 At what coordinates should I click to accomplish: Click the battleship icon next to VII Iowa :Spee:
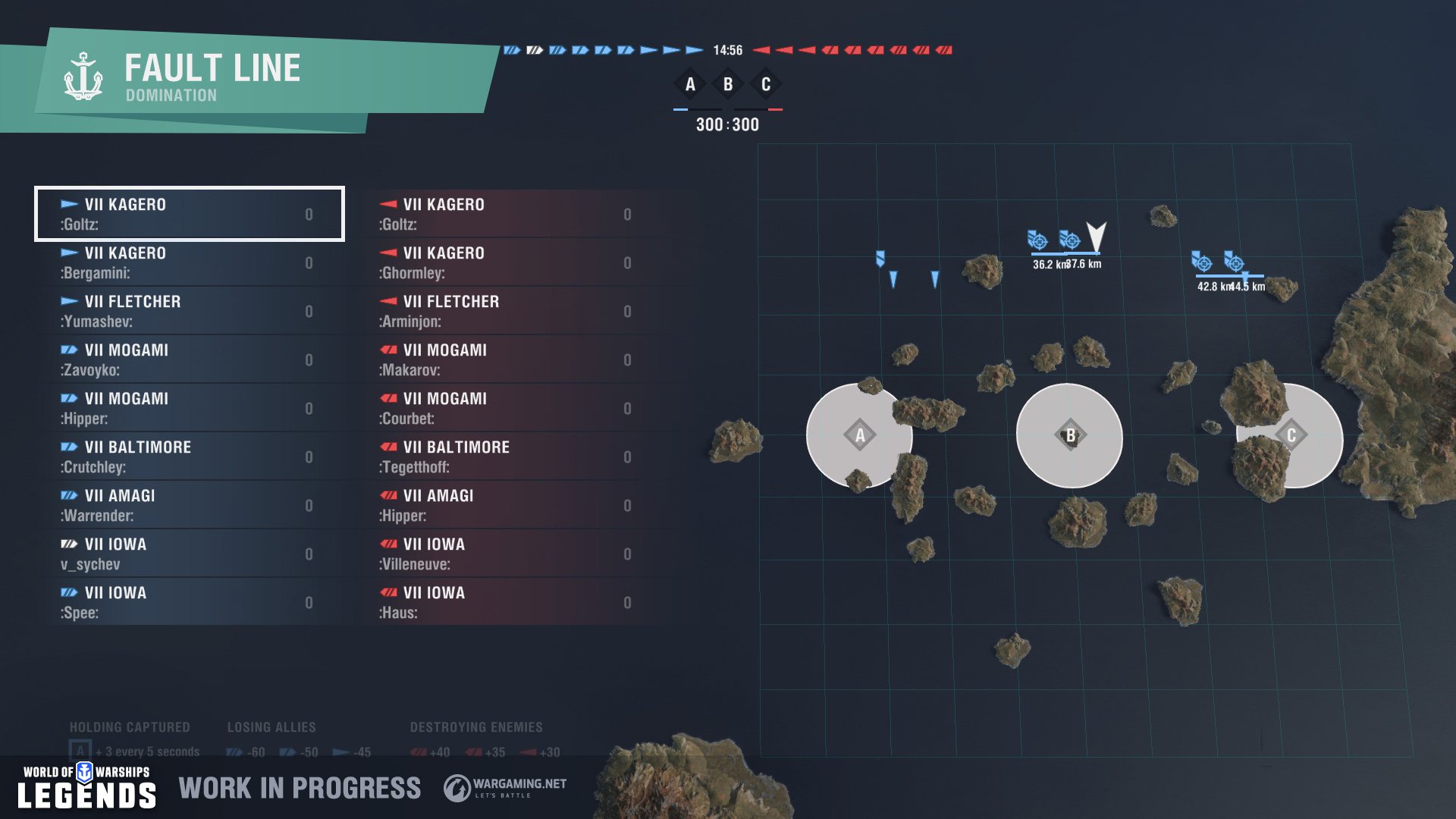point(69,593)
